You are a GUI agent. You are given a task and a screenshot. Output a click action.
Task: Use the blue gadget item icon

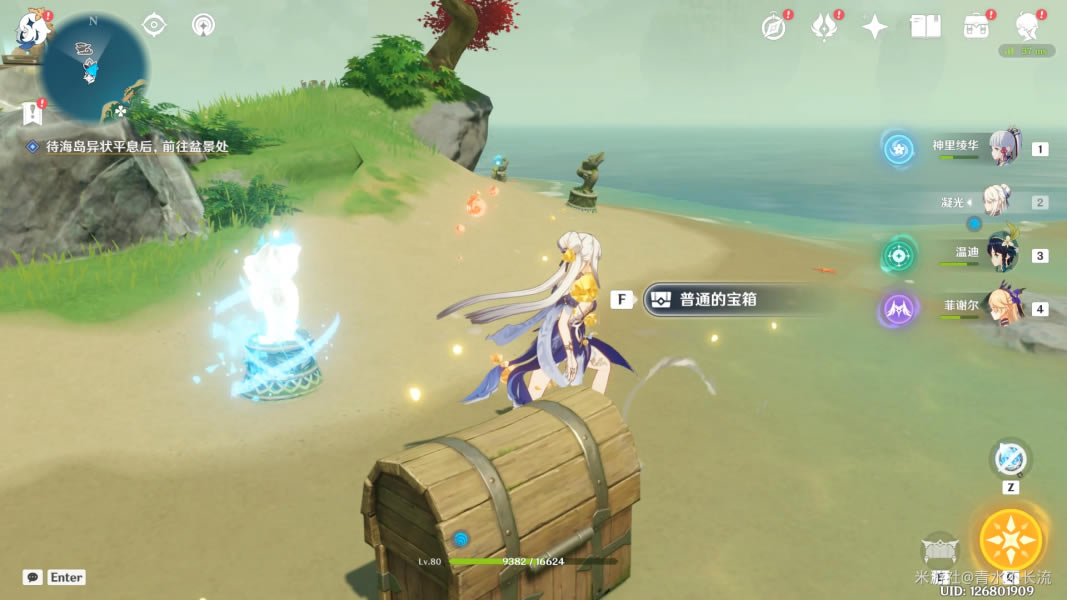pyautogui.click(x=1010, y=460)
